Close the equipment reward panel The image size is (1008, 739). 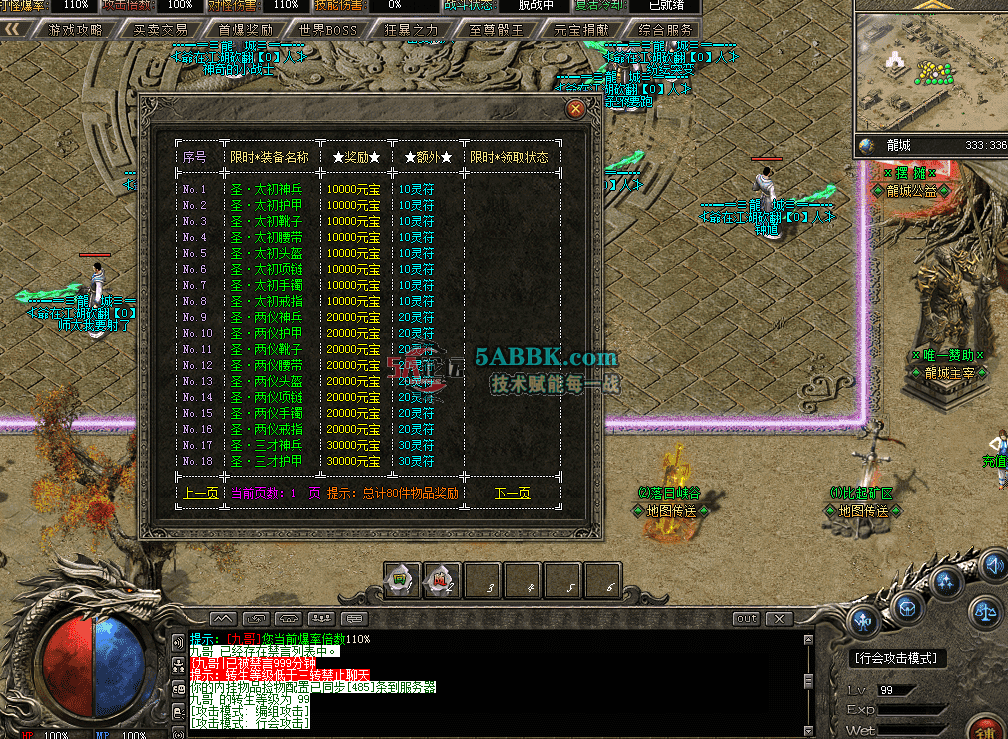575,109
